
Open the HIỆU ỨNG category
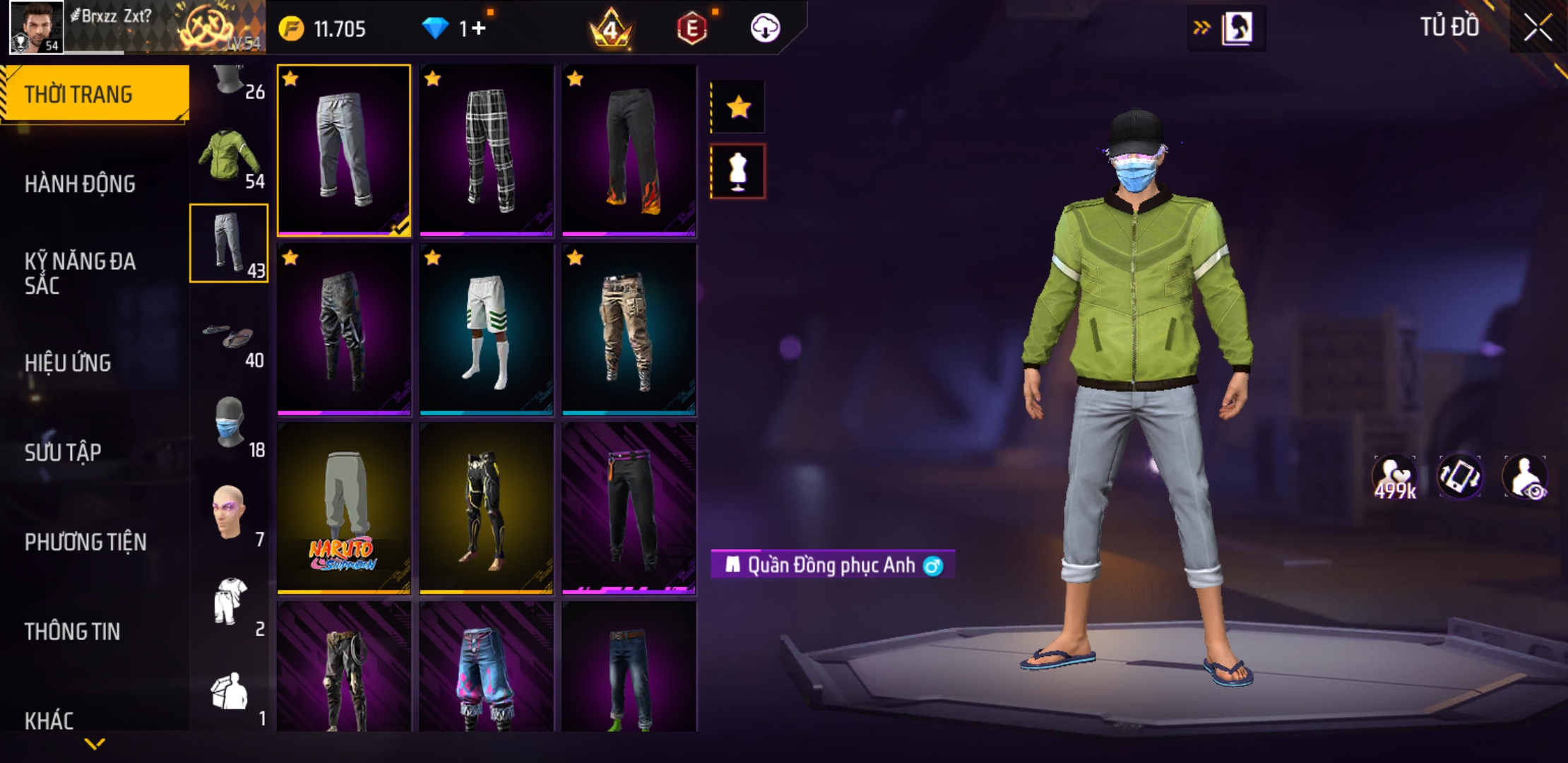click(x=68, y=363)
